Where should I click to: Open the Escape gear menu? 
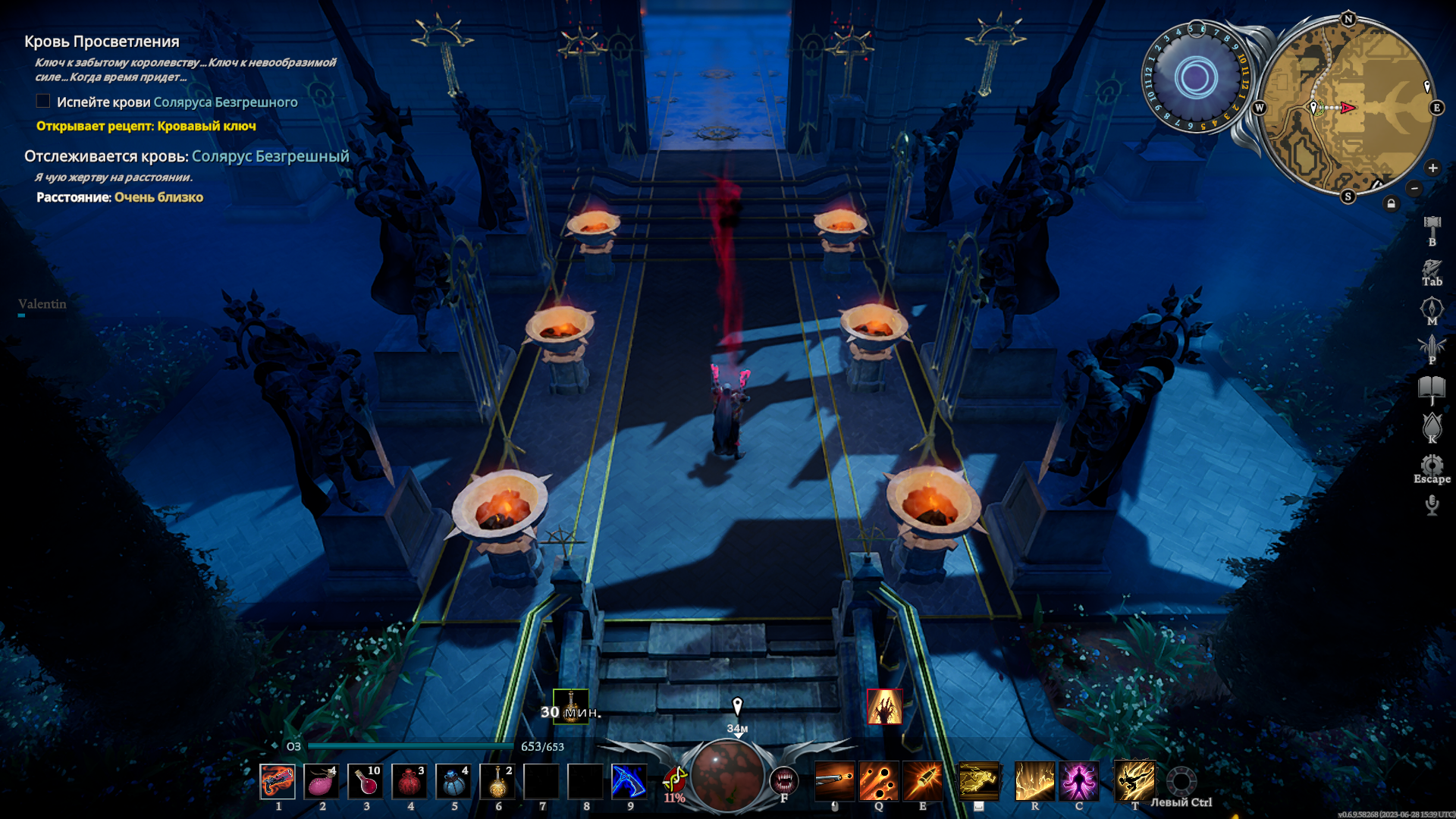click(1432, 465)
